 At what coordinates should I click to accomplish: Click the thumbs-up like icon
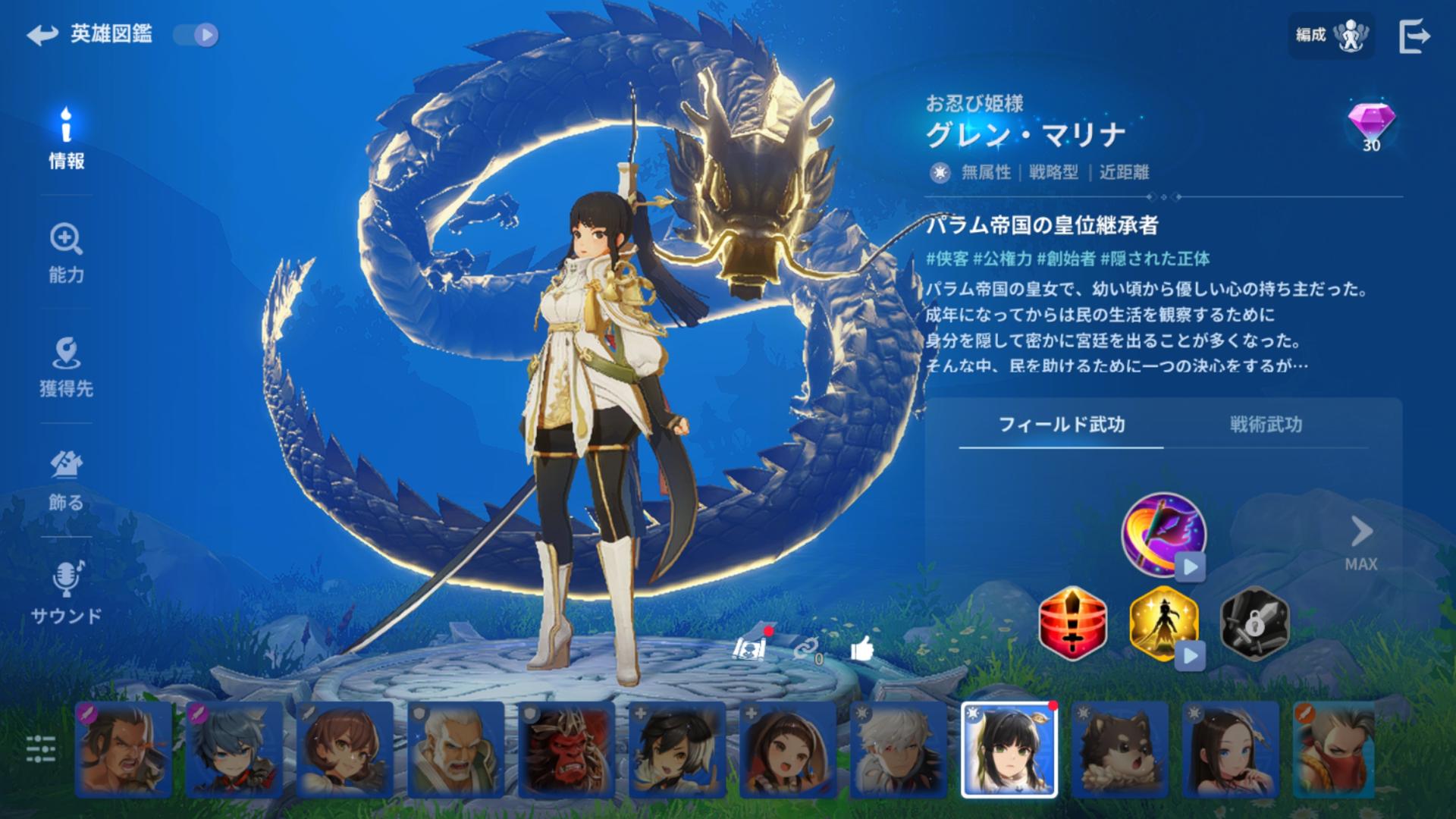[862, 649]
